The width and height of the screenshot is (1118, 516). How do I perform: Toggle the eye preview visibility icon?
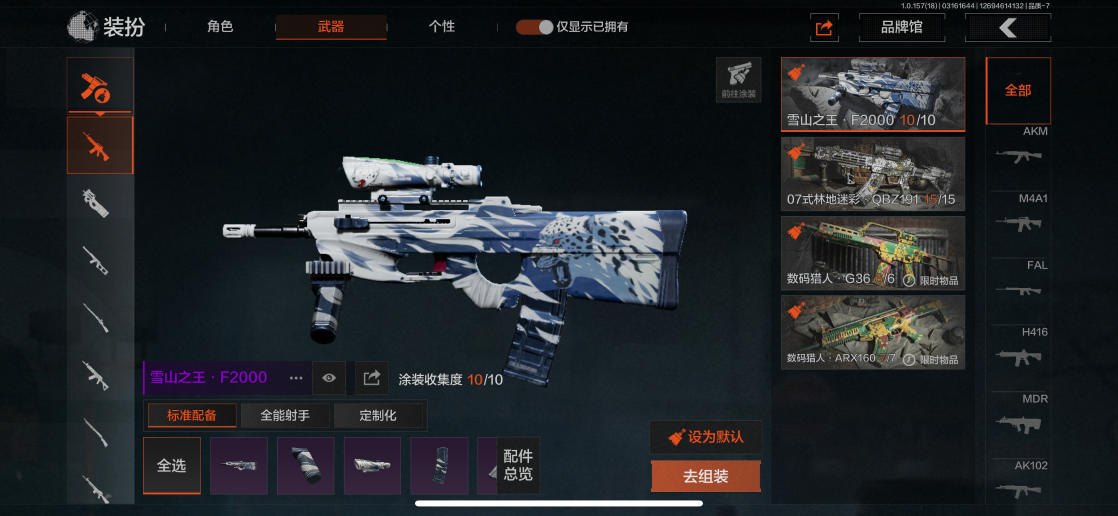[329, 378]
